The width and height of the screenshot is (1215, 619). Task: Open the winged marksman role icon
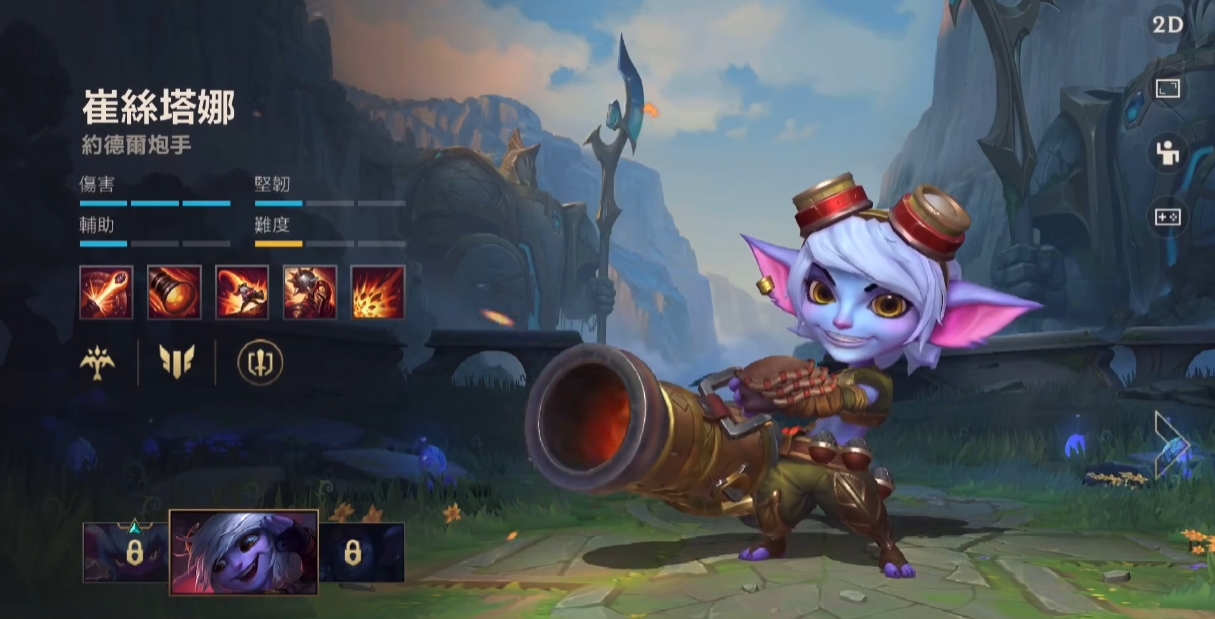click(98, 362)
